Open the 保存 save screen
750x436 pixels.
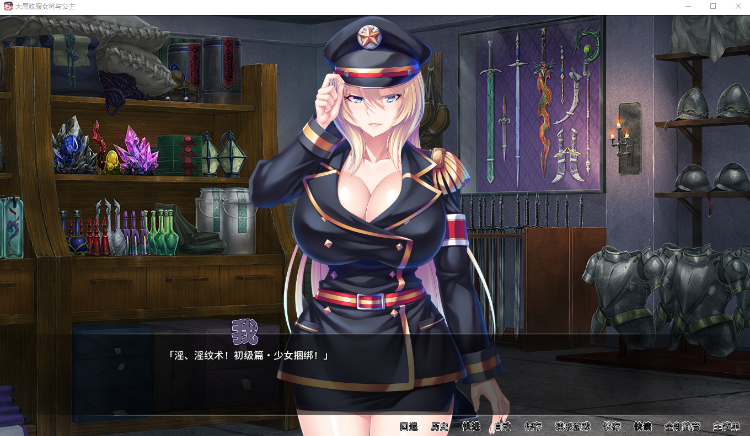pyautogui.click(x=533, y=426)
